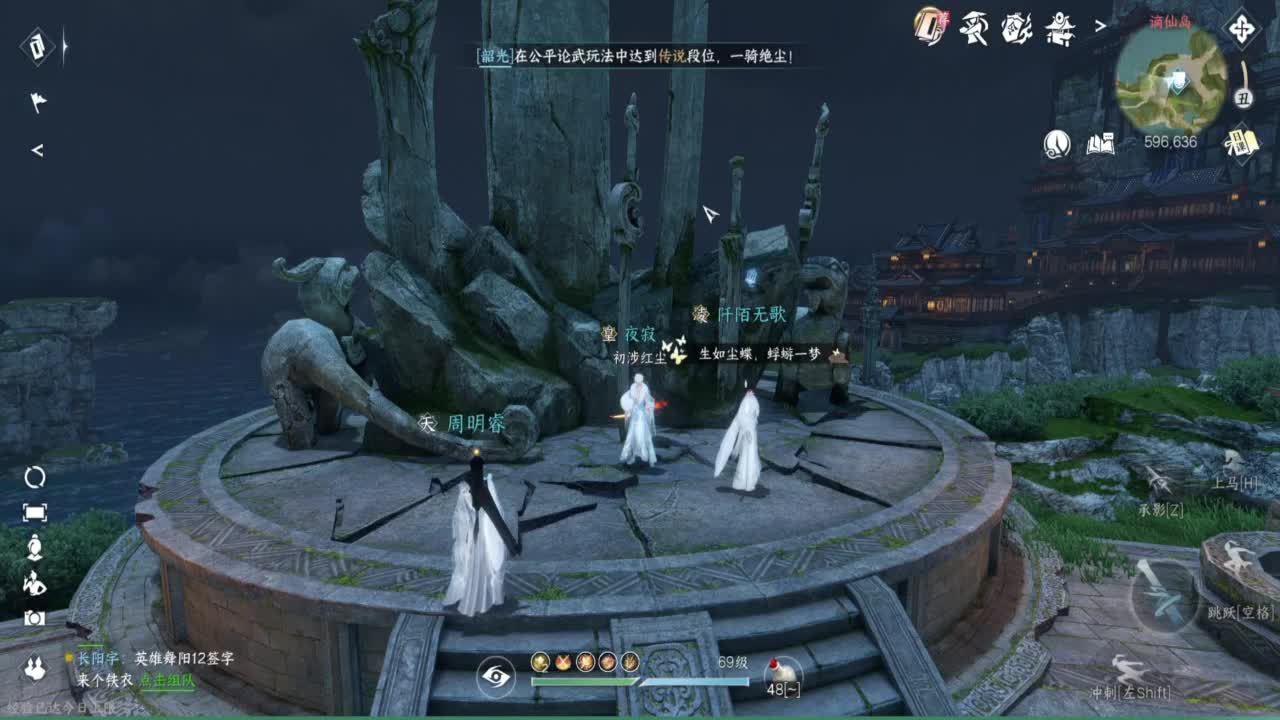1280x720 pixels.
Task: Click the clock schedule icon below the minimap
Action: coord(1242,99)
